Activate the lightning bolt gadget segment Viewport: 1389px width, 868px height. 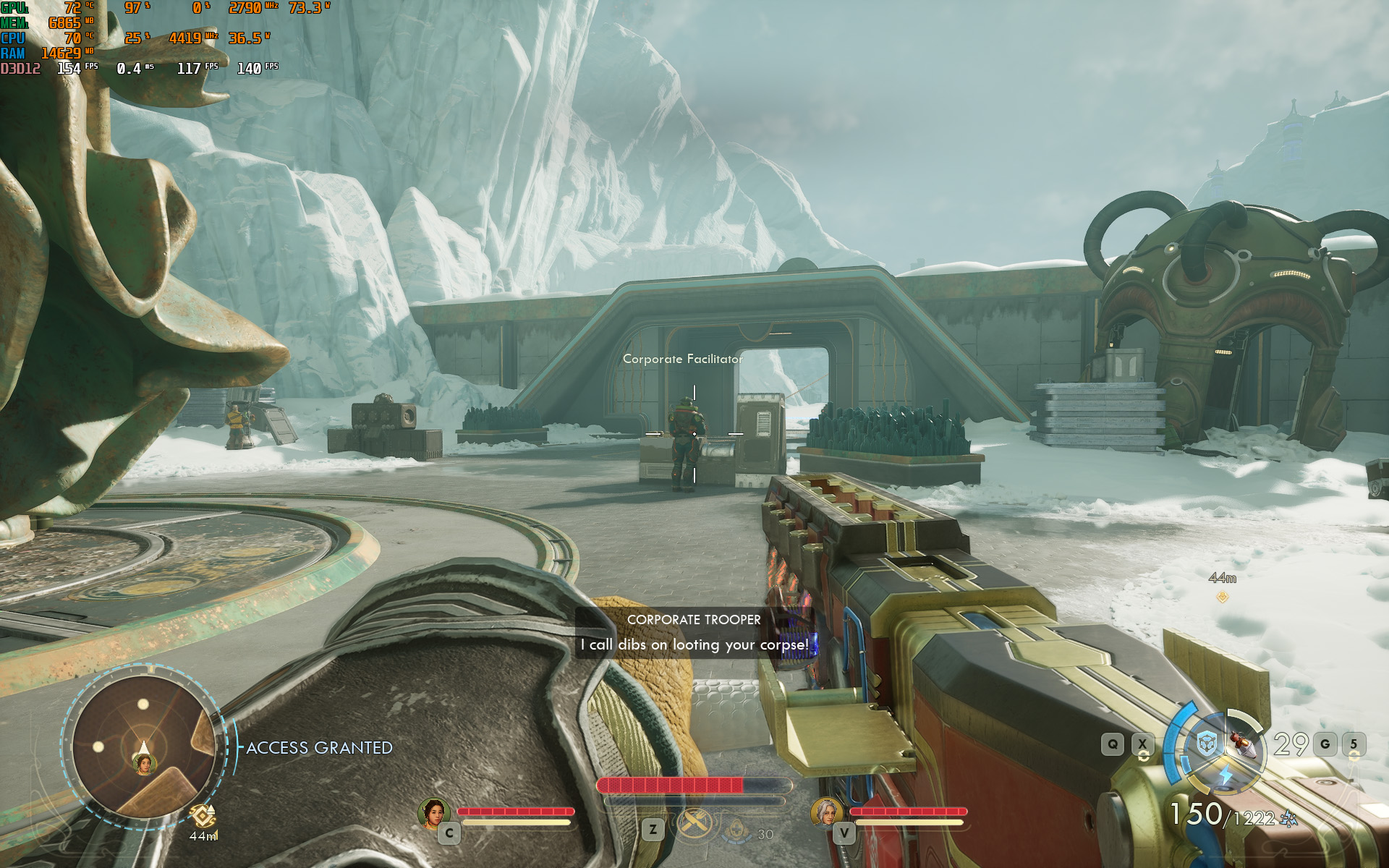pos(1226,776)
